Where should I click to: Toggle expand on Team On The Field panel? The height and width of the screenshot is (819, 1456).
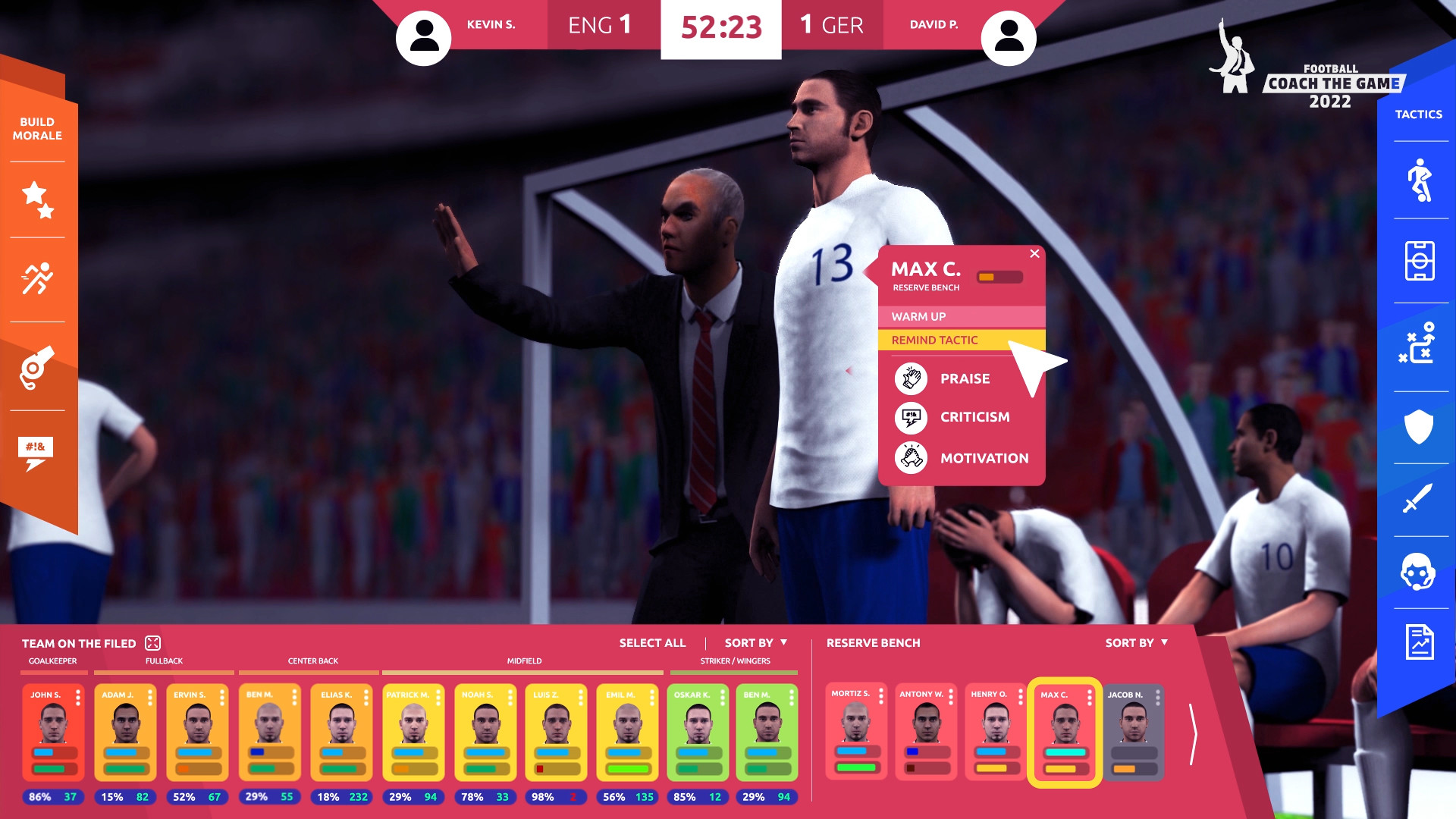(x=153, y=642)
